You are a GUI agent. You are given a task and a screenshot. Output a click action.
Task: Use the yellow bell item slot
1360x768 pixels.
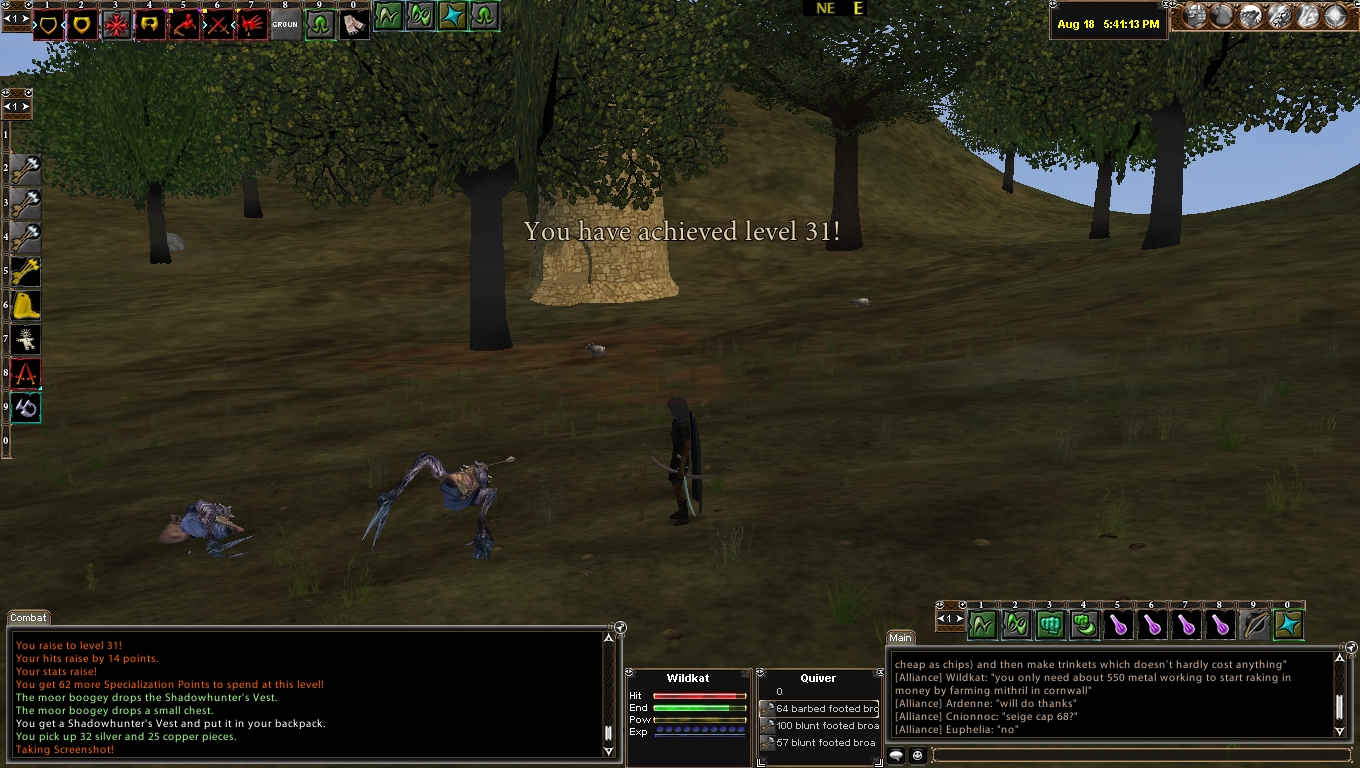click(26, 305)
